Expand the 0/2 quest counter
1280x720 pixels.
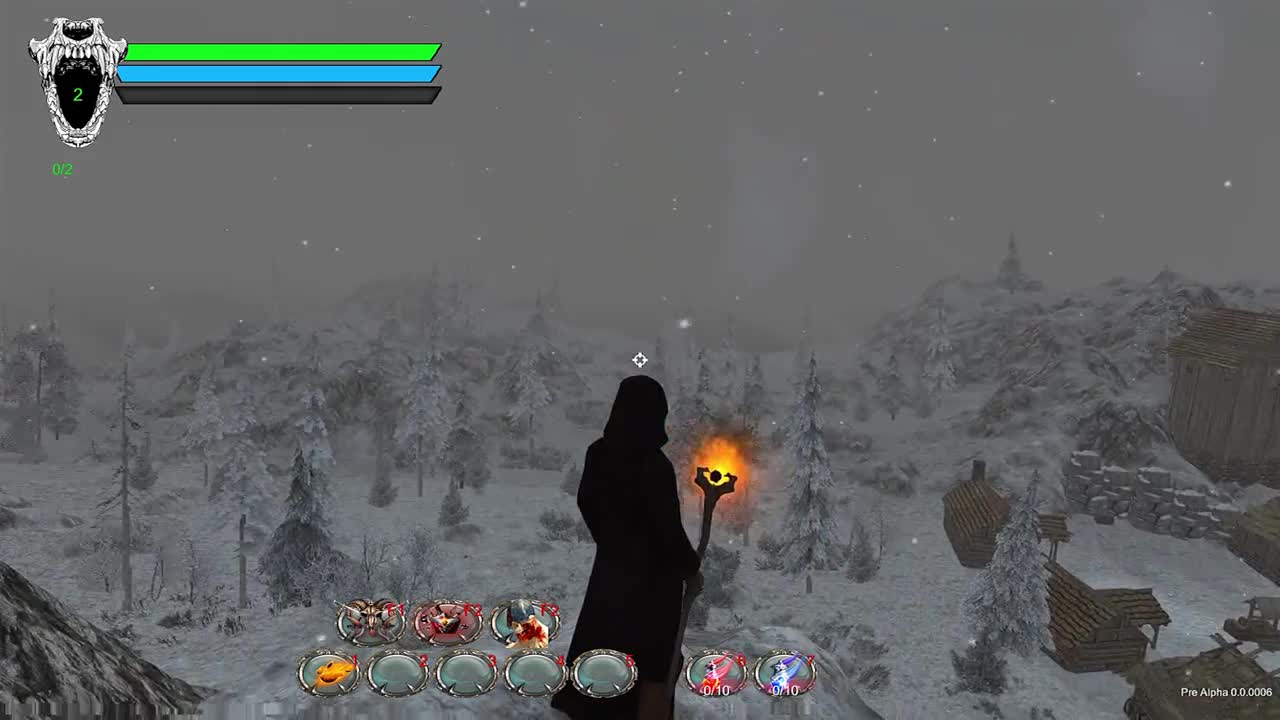click(60, 167)
